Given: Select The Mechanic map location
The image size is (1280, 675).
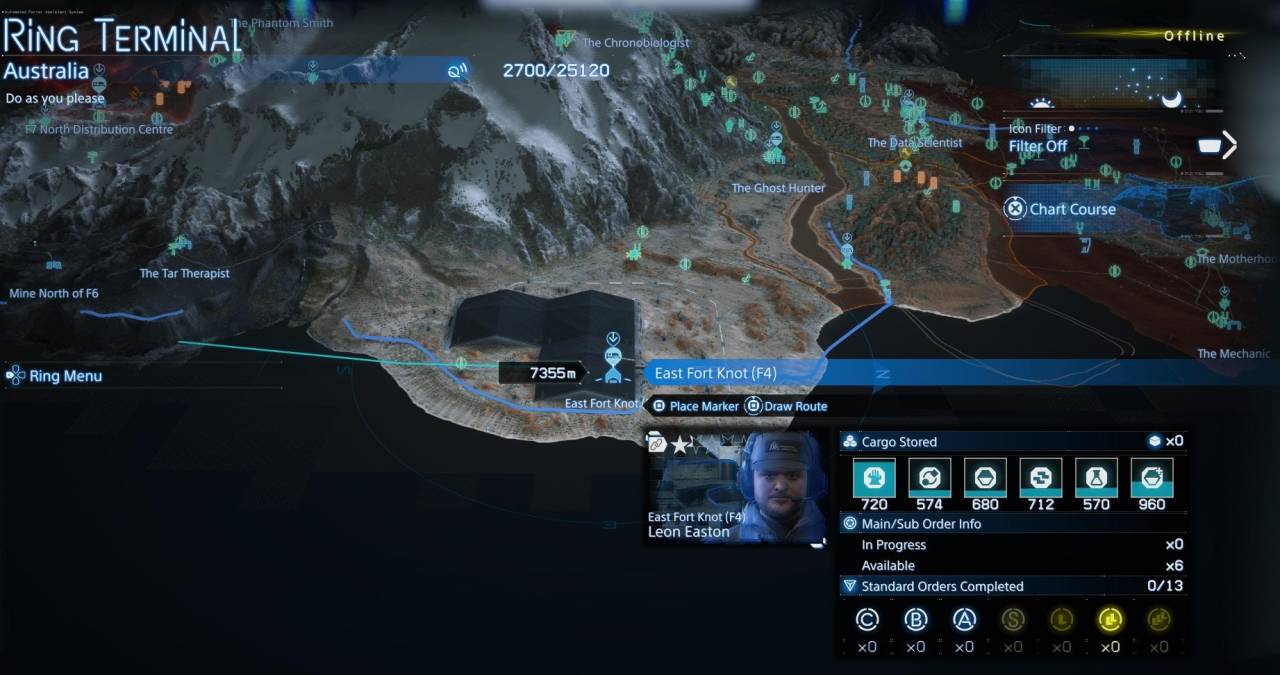Looking at the screenshot, I should (x=1233, y=353).
